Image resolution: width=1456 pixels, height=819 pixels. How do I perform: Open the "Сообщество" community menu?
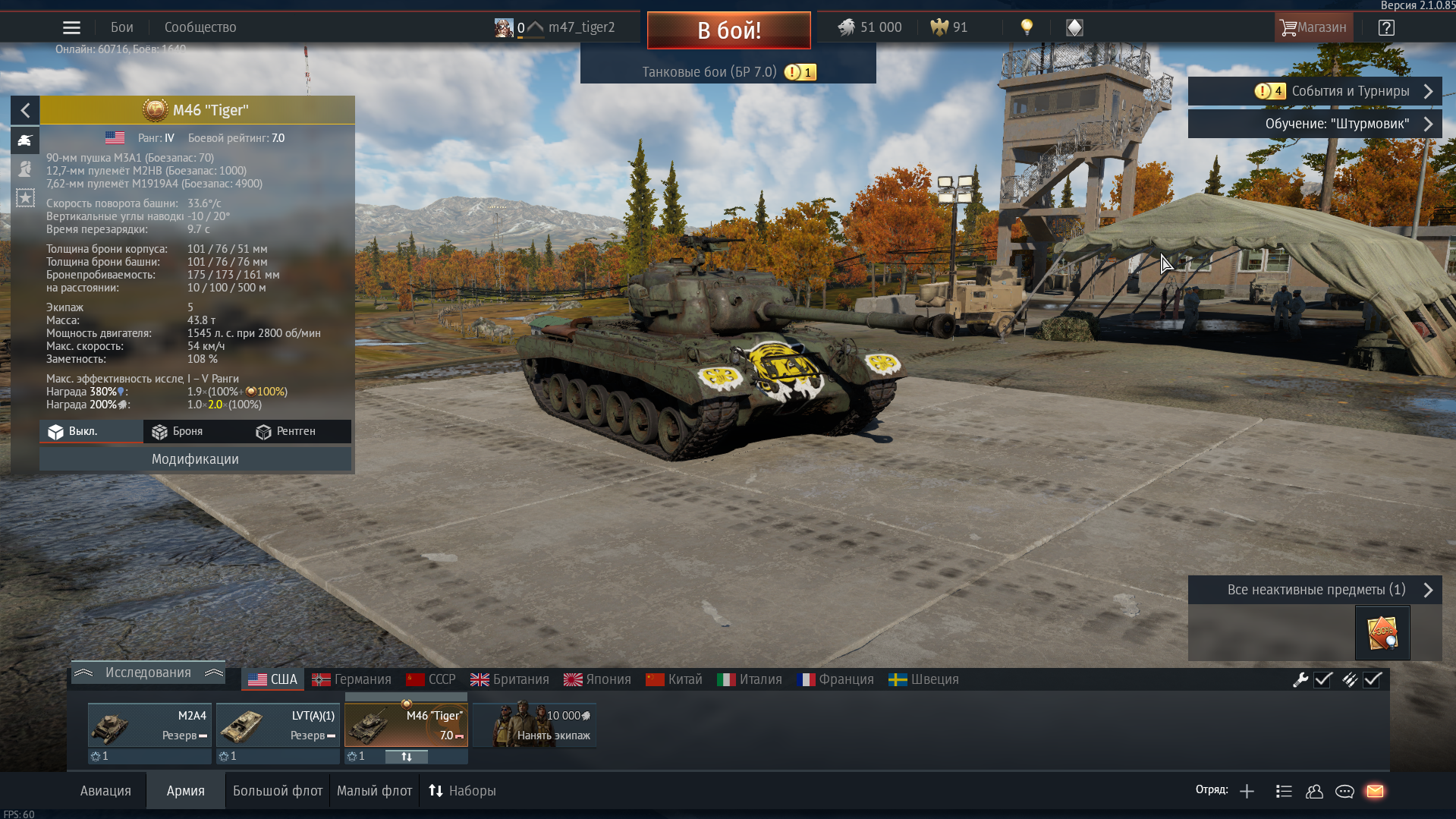click(200, 27)
